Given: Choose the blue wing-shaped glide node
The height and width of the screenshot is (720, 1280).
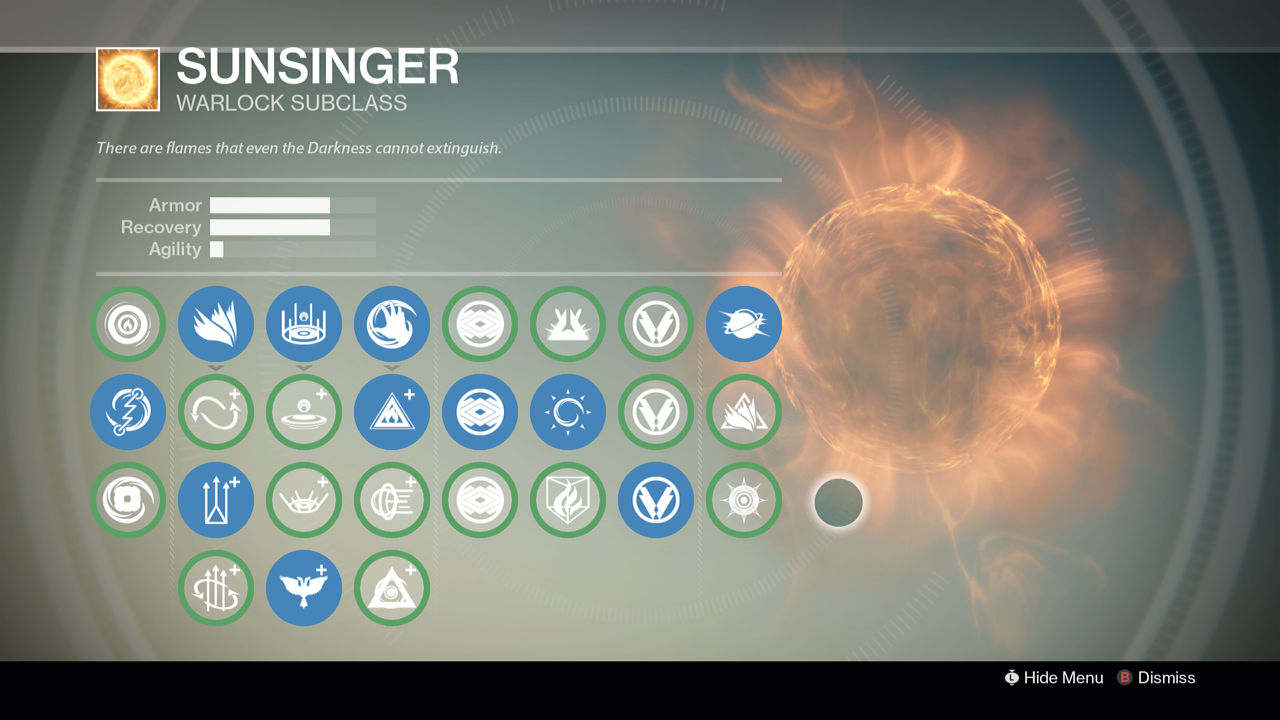Looking at the screenshot, I should click(x=216, y=324).
